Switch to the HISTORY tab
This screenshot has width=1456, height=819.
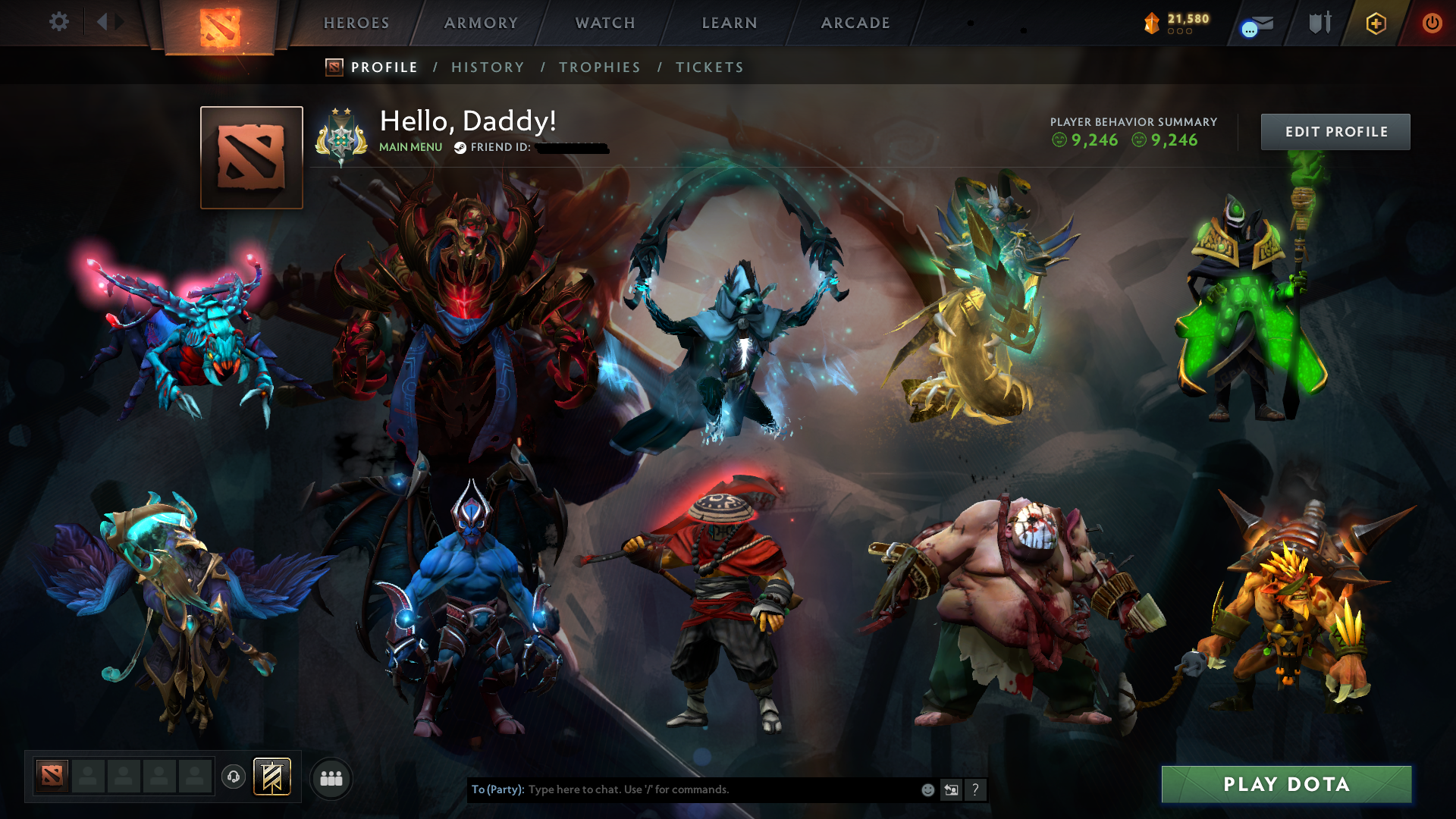pyautogui.click(x=488, y=67)
